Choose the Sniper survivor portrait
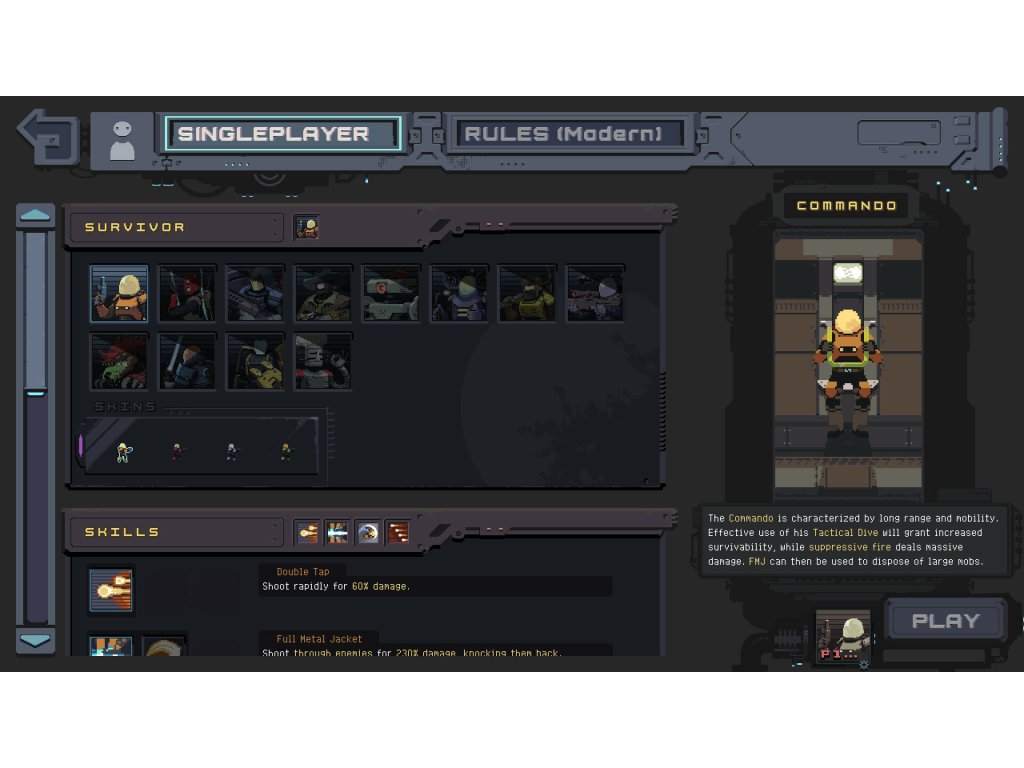The width and height of the screenshot is (1024, 768). (x=595, y=293)
